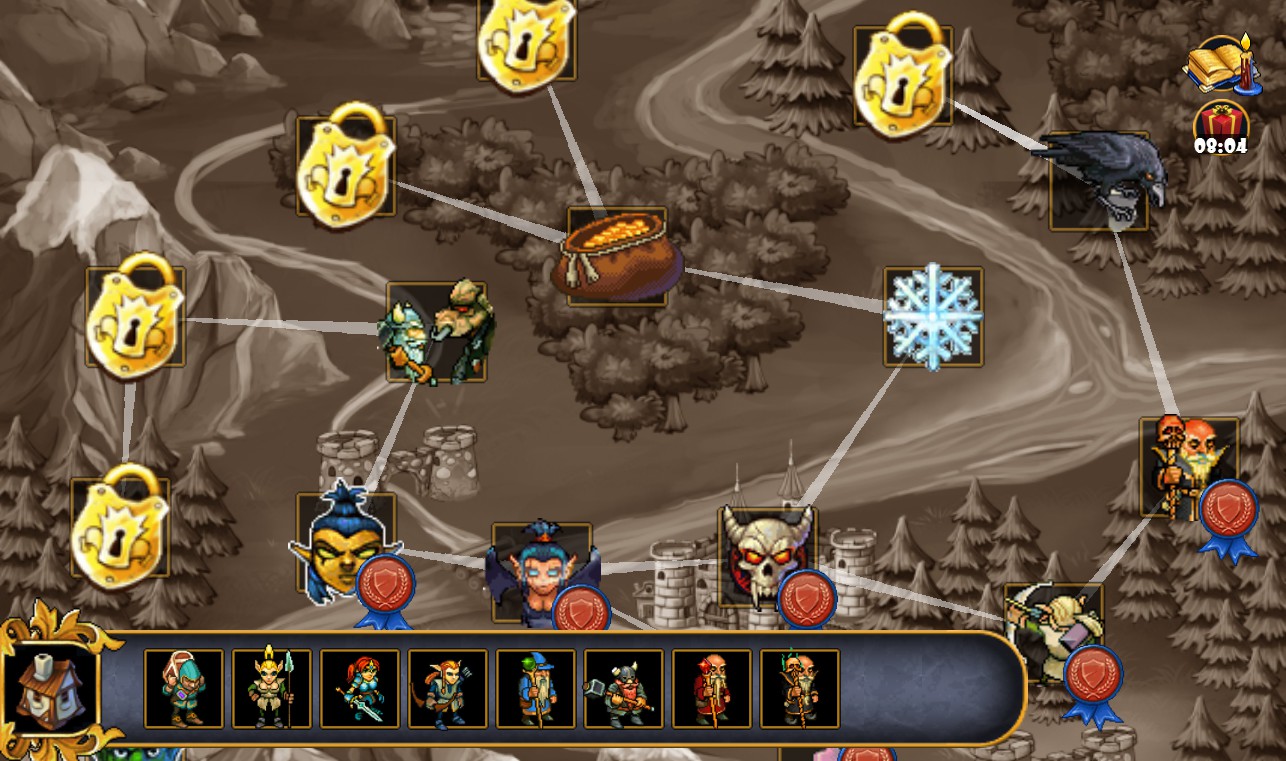Select the blonde elf spearmaiden hero
The height and width of the screenshot is (761, 1286).
click(273, 689)
